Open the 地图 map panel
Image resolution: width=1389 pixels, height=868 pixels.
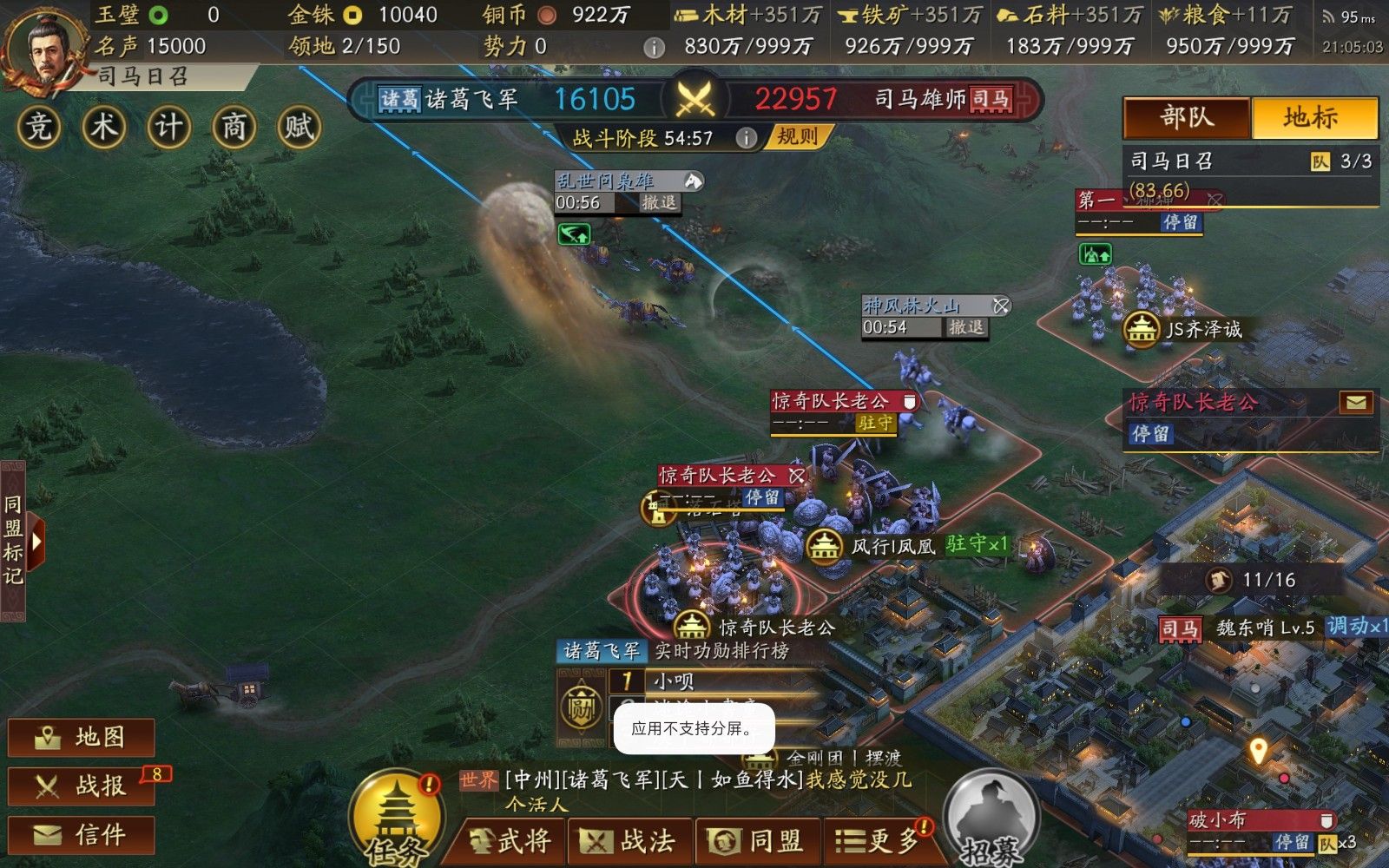(78, 737)
